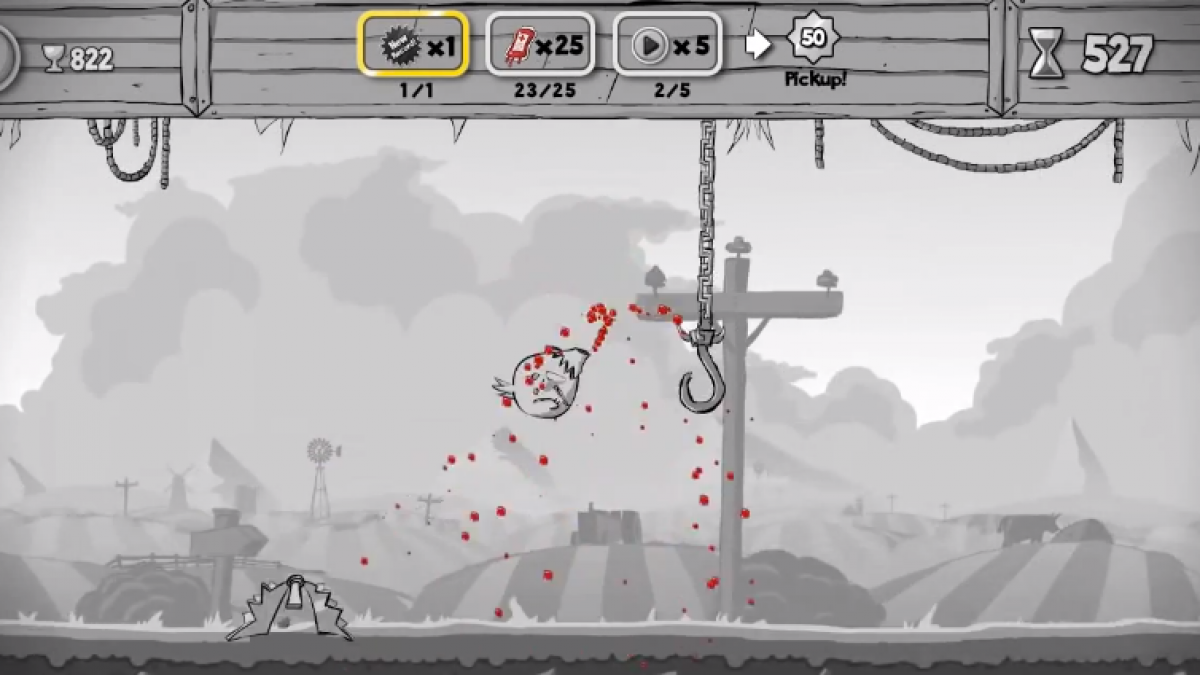This screenshot has width=1200, height=675.
Task: Select the highlighted spiky badge x1 objective
Action: [x=413, y=45]
